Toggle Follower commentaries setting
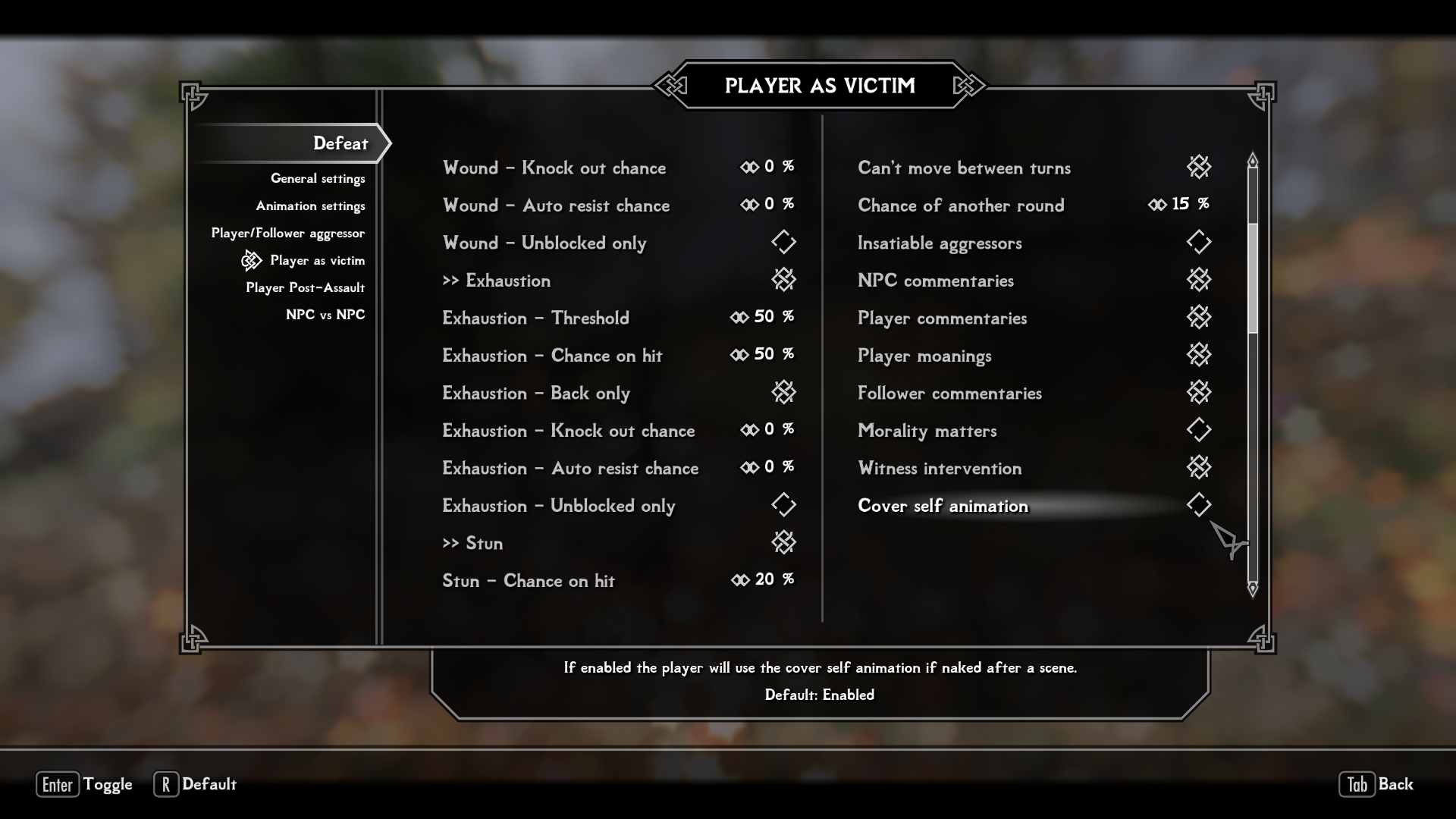 click(x=1198, y=393)
